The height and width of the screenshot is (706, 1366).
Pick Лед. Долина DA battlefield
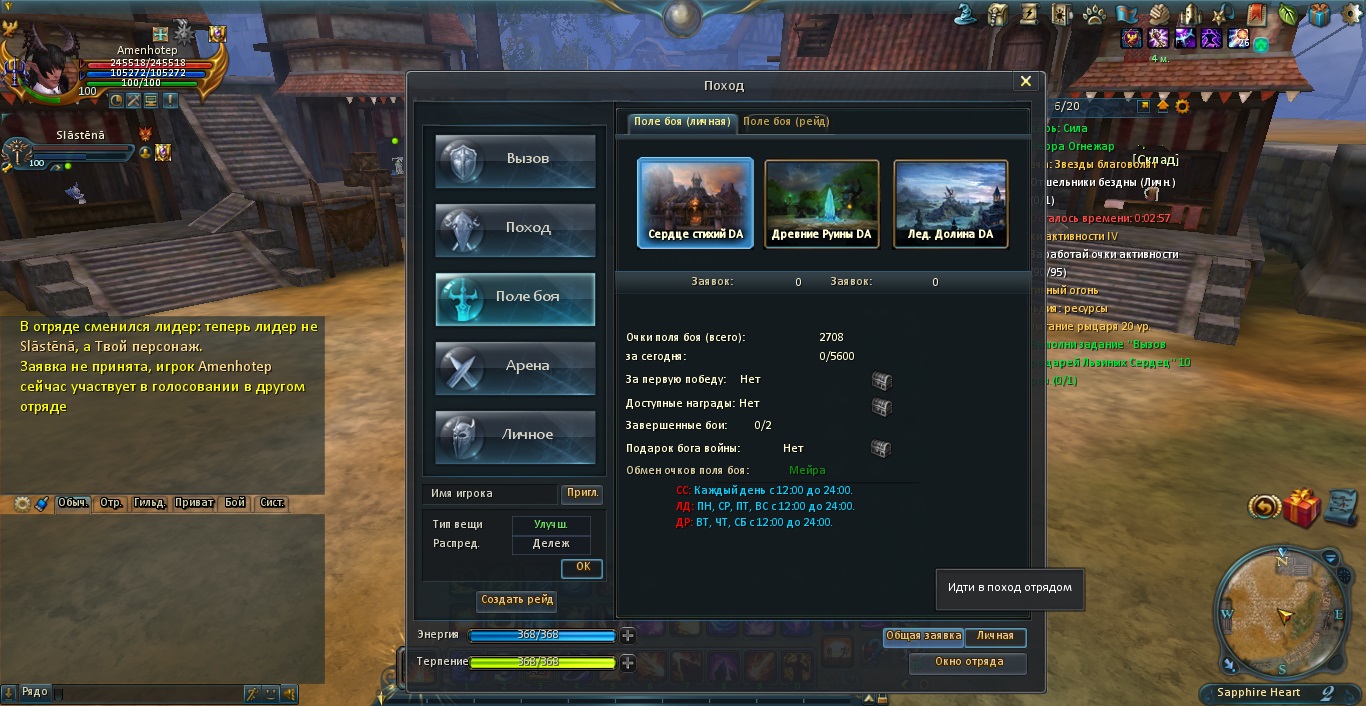(x=950, y=203)
